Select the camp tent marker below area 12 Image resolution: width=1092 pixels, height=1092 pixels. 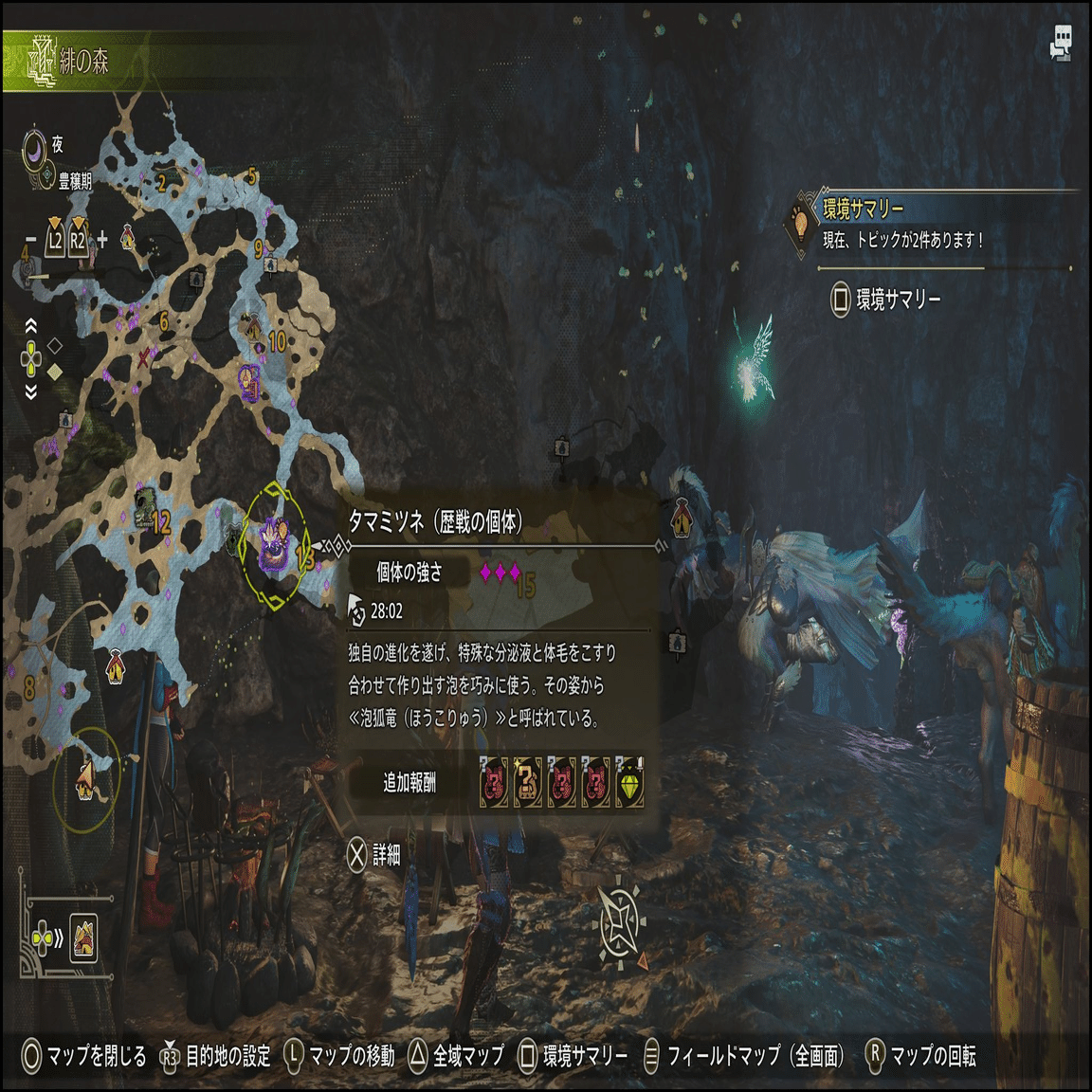[x=115, y=666]
